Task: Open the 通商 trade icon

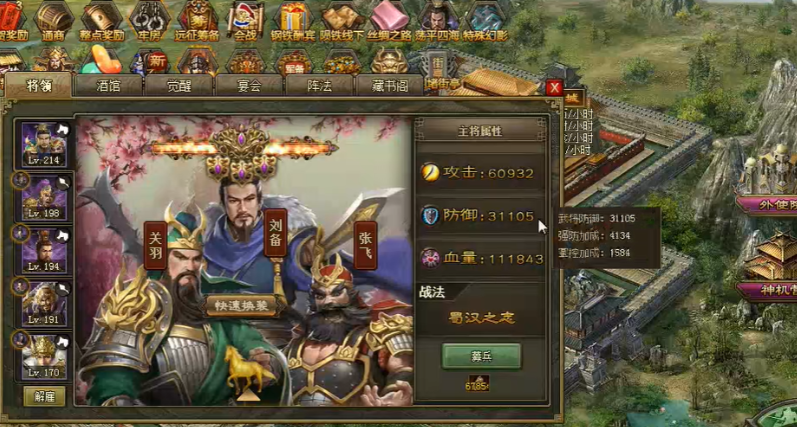Action: [55, 20]
